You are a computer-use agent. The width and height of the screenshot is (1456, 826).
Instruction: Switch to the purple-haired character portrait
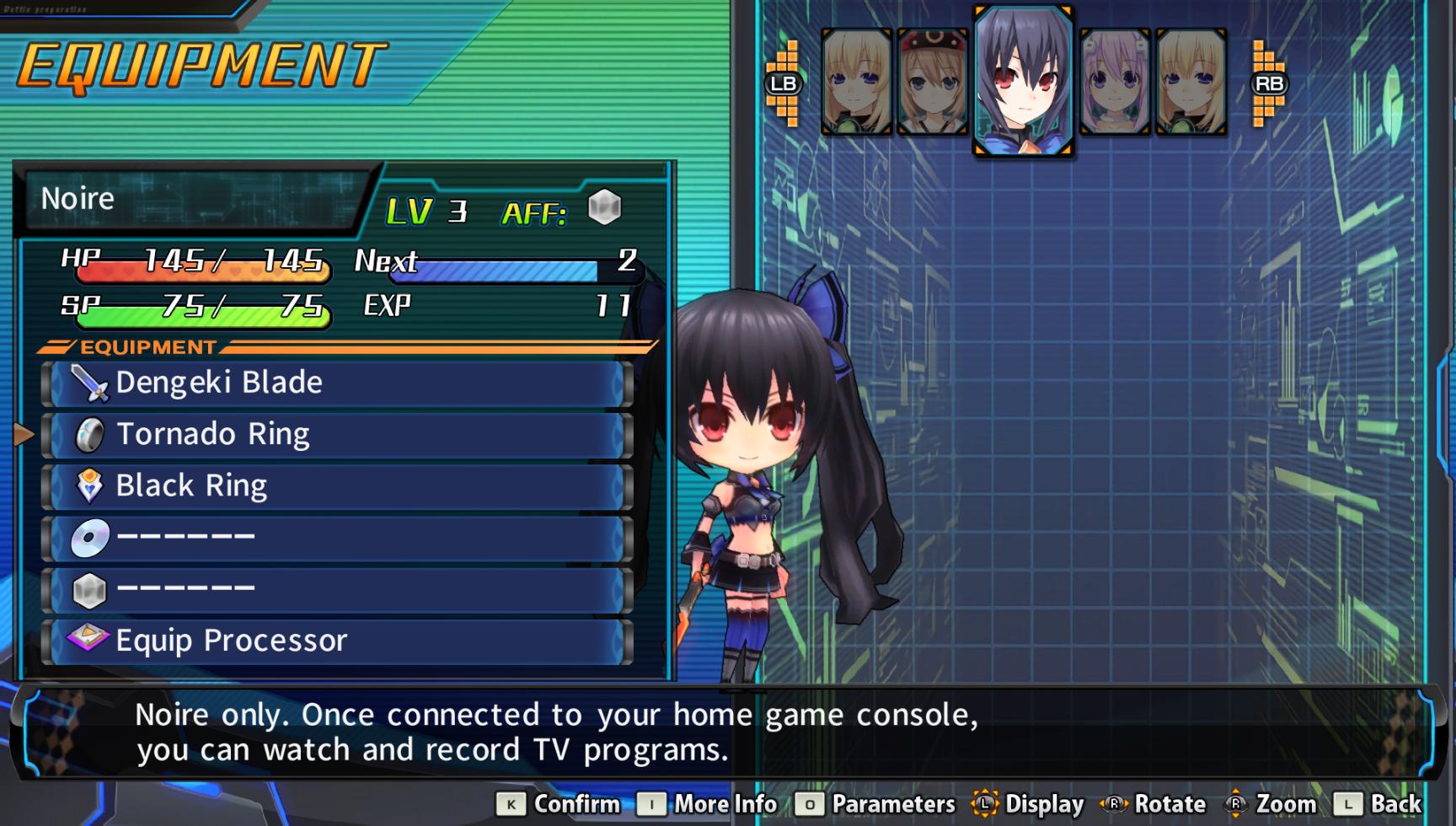pyautogui.click(x=1114, y=82)
